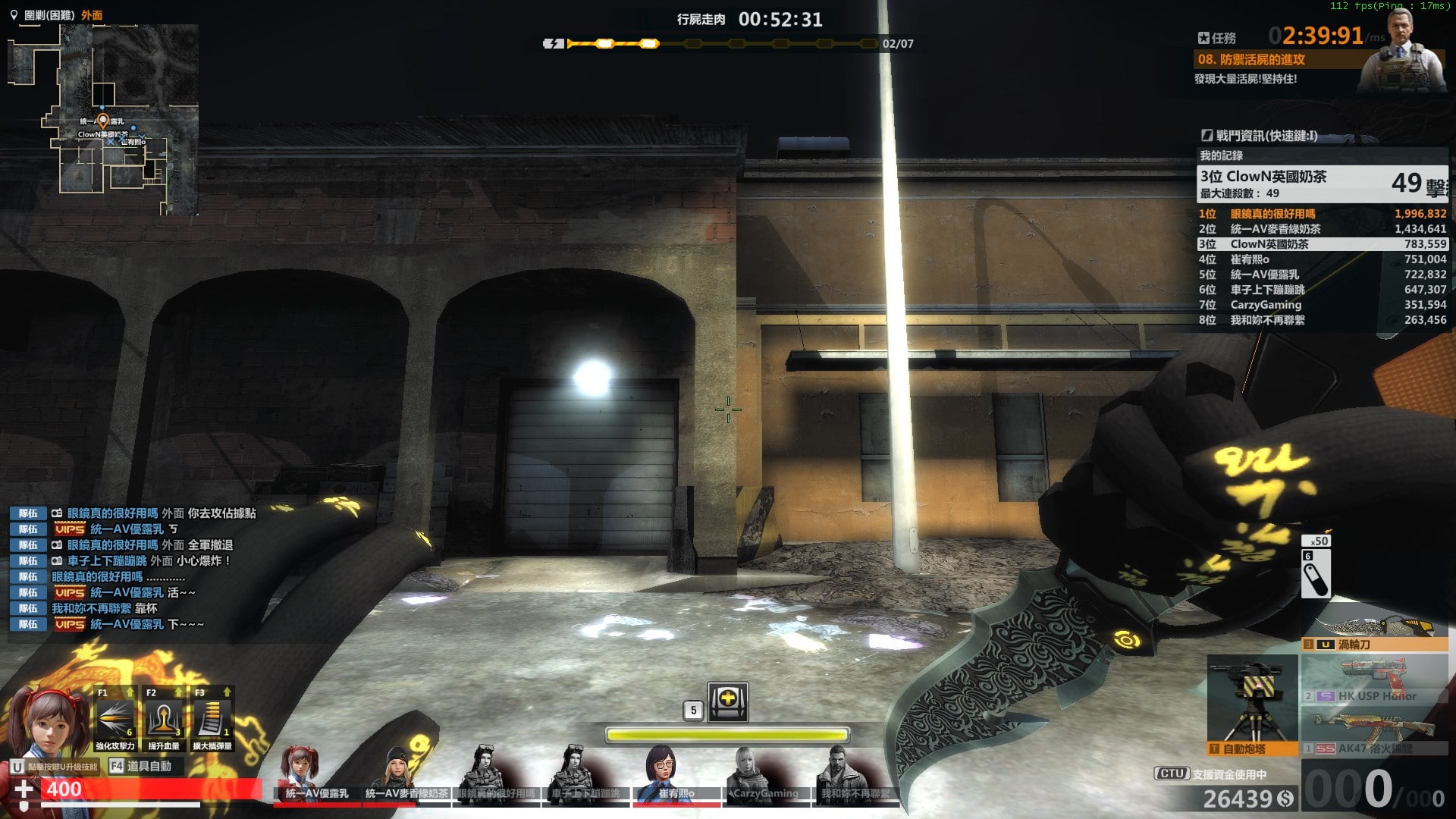Upgrade the 強化攻擊力 attack boost skill
Viewport: 1456px width, 819px height.
click(x=114, y=718)
